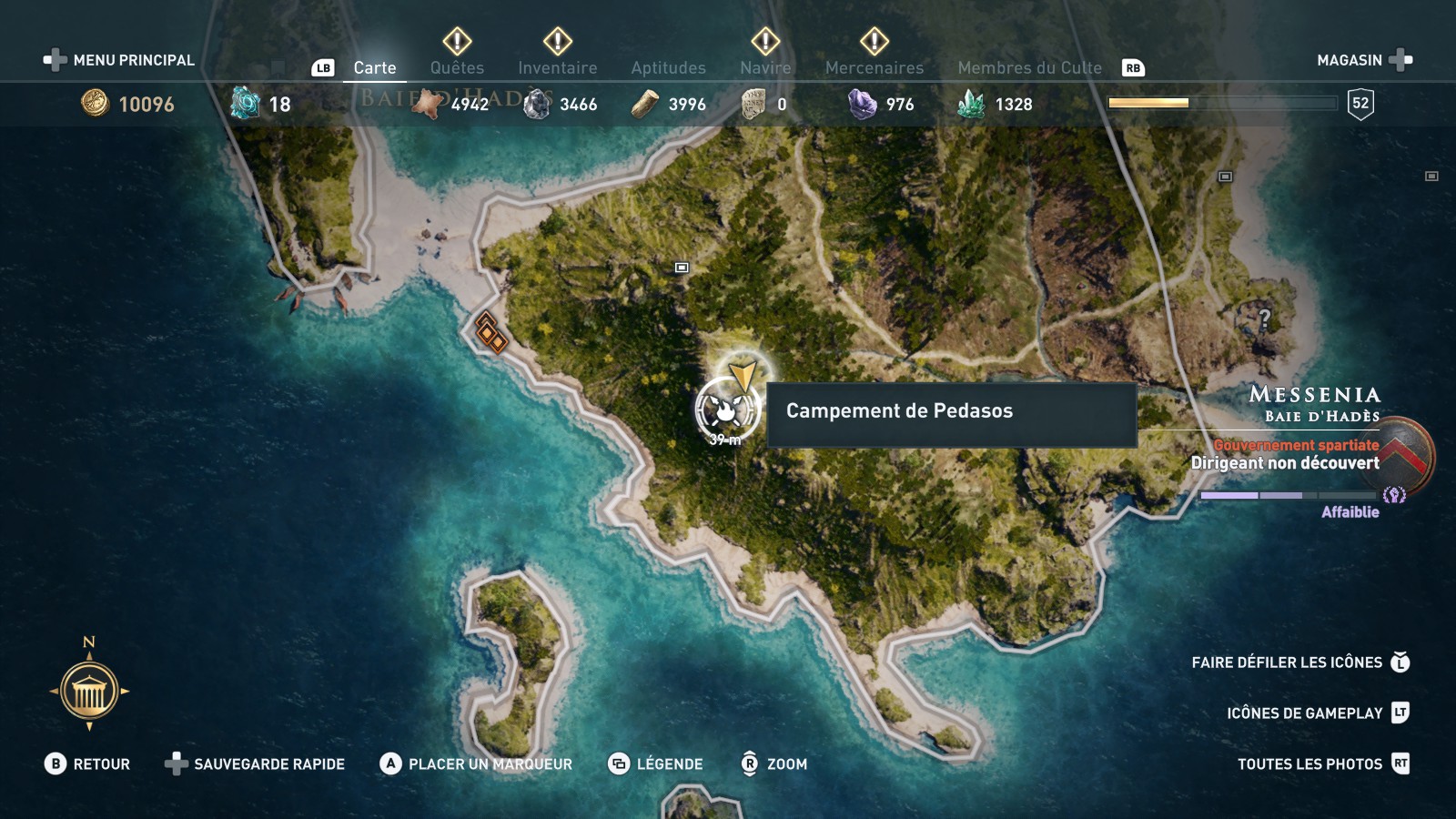Open Membres du Culte tab

[1029, 67]
